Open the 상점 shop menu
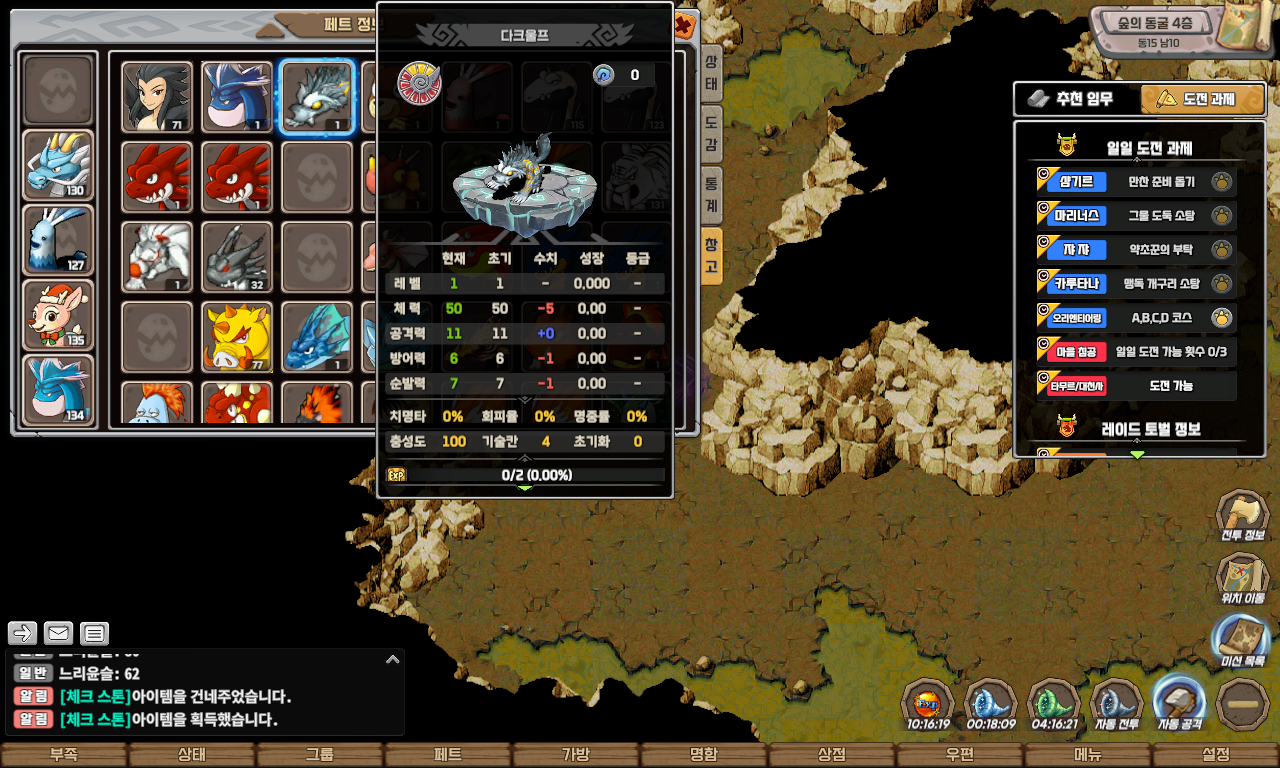Viewport: 1280px width, 768px height. [832, 755]
